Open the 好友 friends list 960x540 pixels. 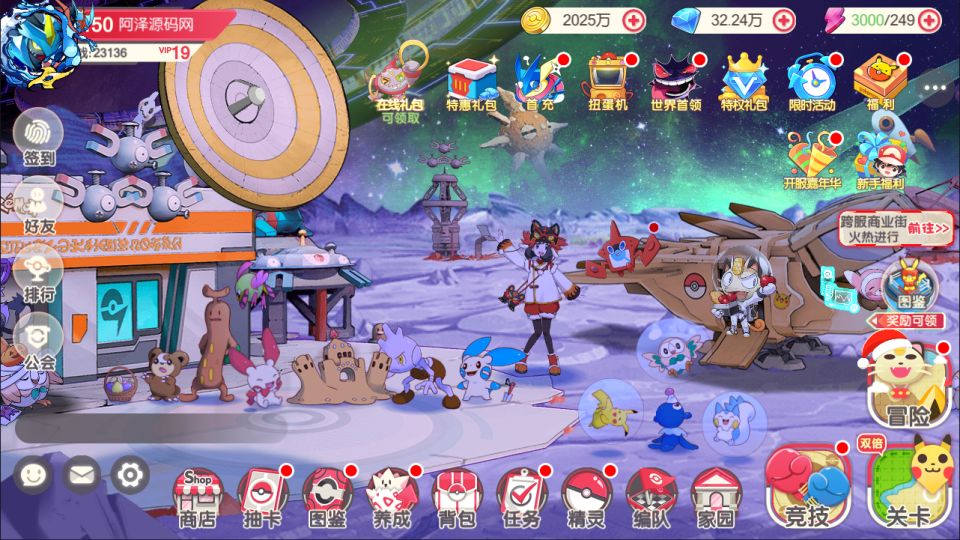click(x=39, y=205)
